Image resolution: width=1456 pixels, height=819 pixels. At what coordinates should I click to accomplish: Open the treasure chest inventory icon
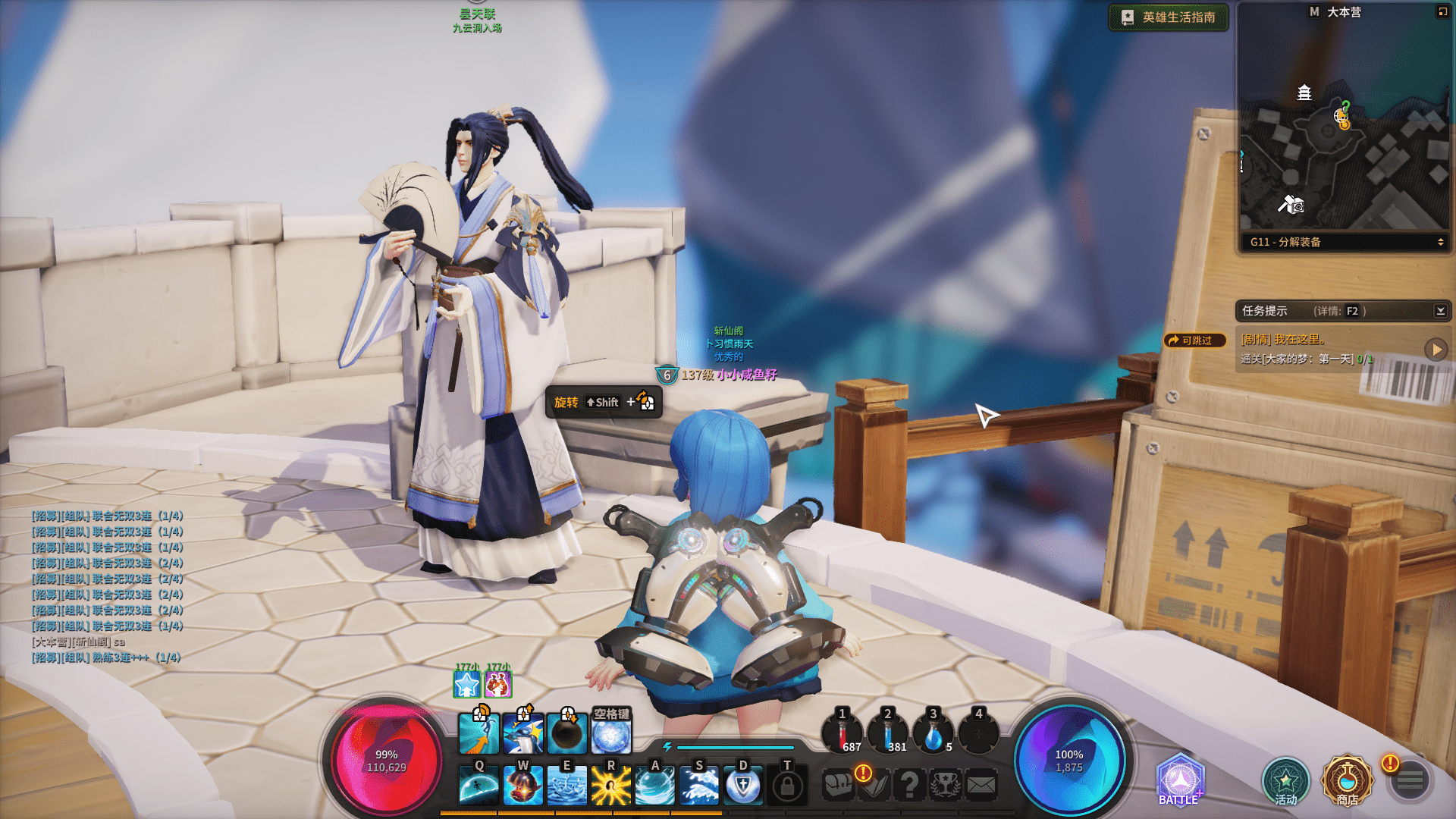839,785
